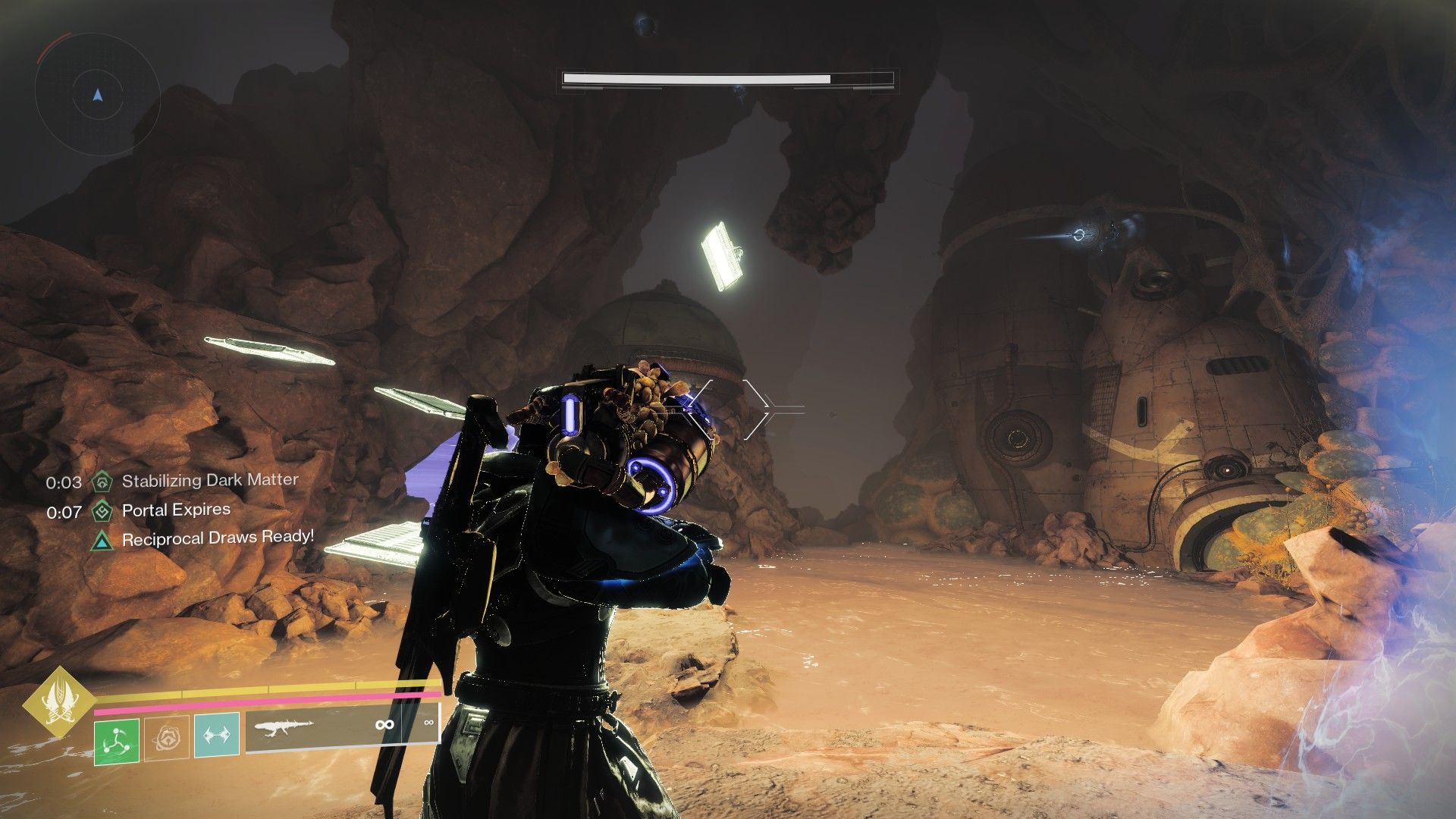The image size is (1456, 819).
Task: Click the weapon ammo bar panel
Action: tap(341, 725)
